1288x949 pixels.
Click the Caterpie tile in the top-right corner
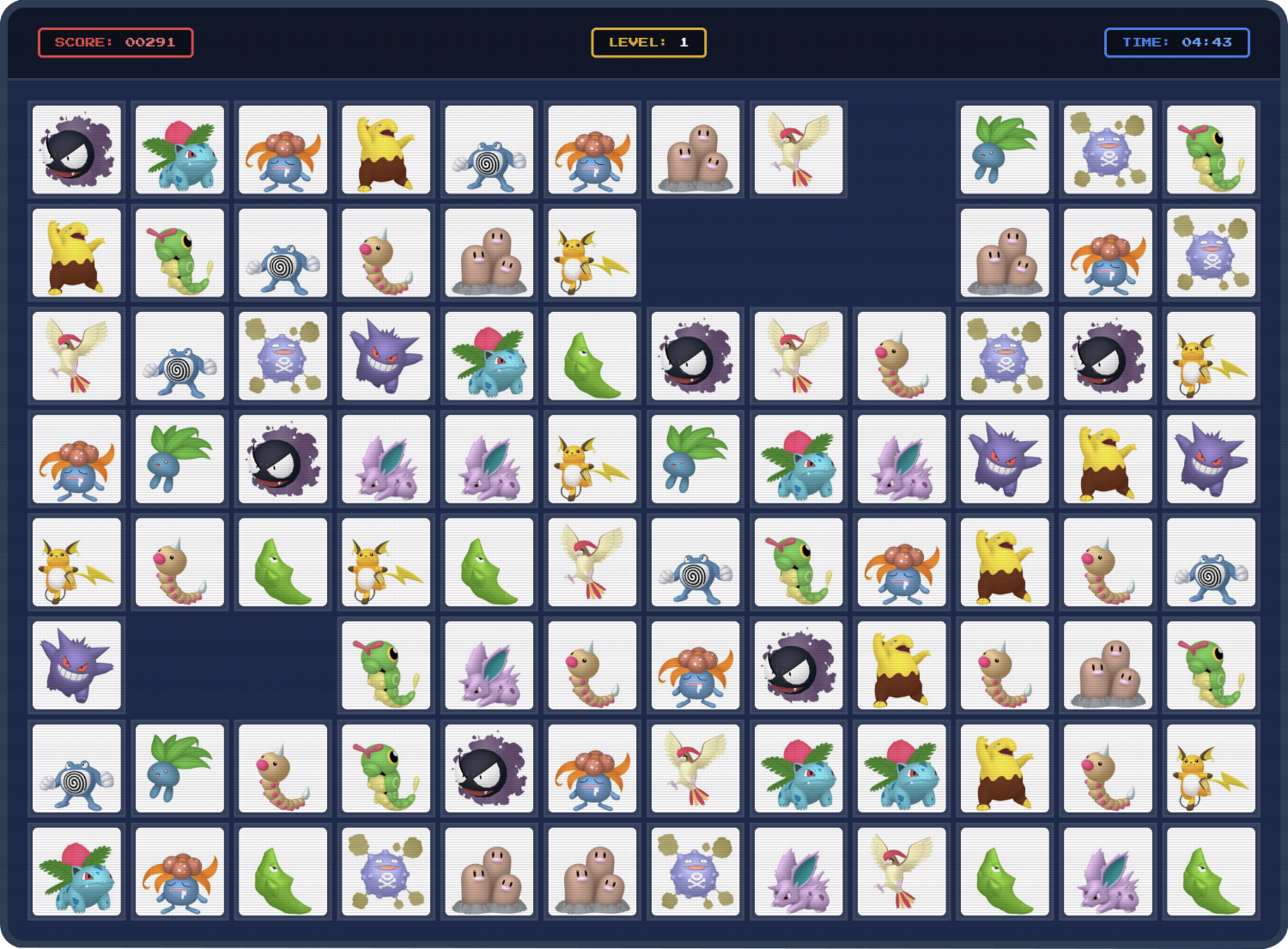click(x=1211, y=150)
